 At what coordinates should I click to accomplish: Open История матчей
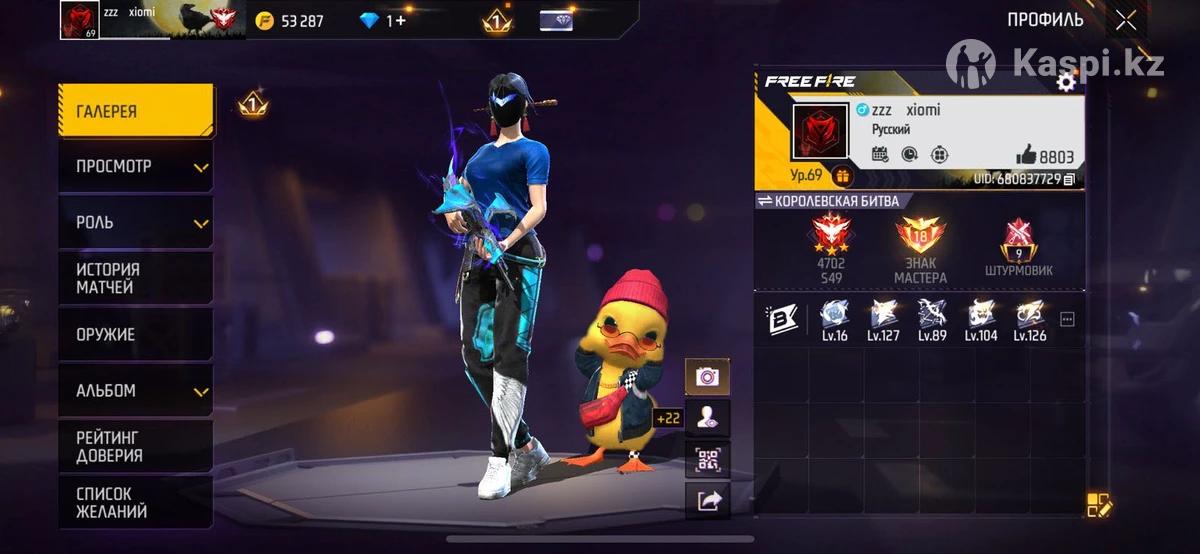pyautogui.click(x=135, y=278)
